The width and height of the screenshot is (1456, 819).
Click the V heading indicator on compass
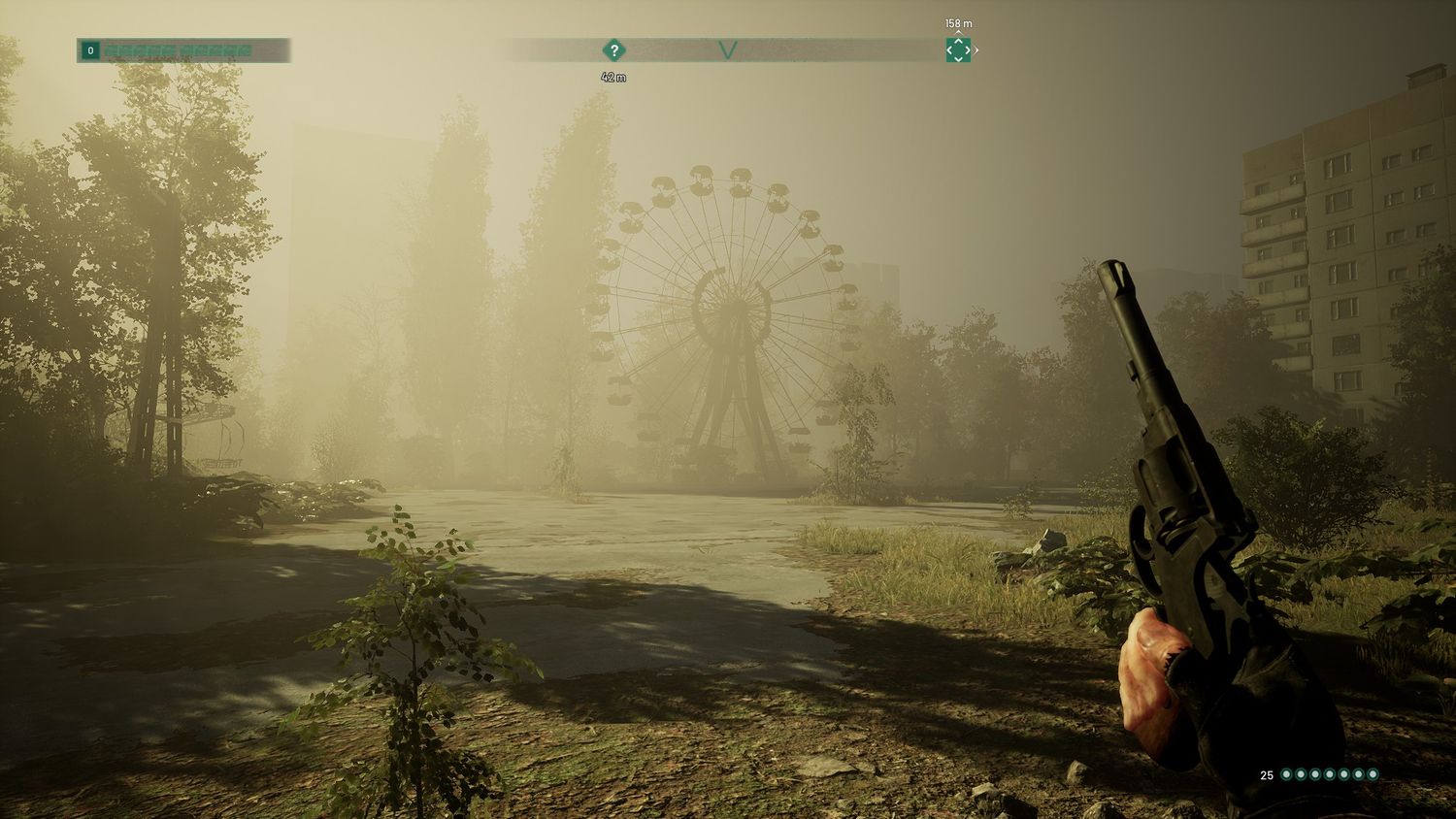(728, 50)
